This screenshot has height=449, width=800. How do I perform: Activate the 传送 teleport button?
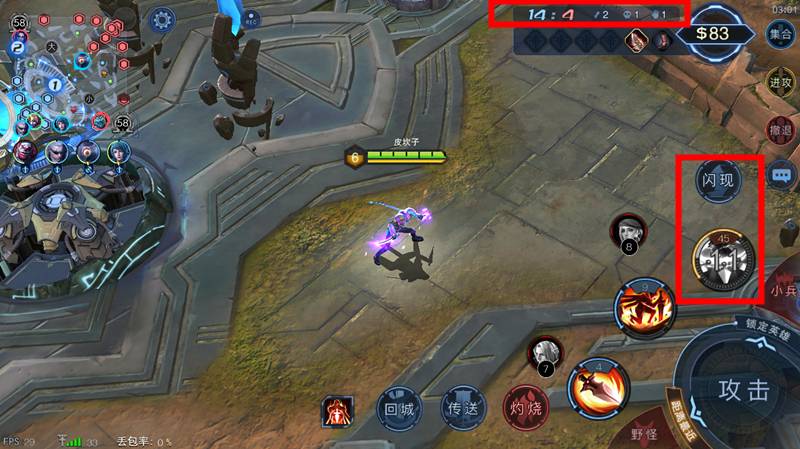(460, 408)
